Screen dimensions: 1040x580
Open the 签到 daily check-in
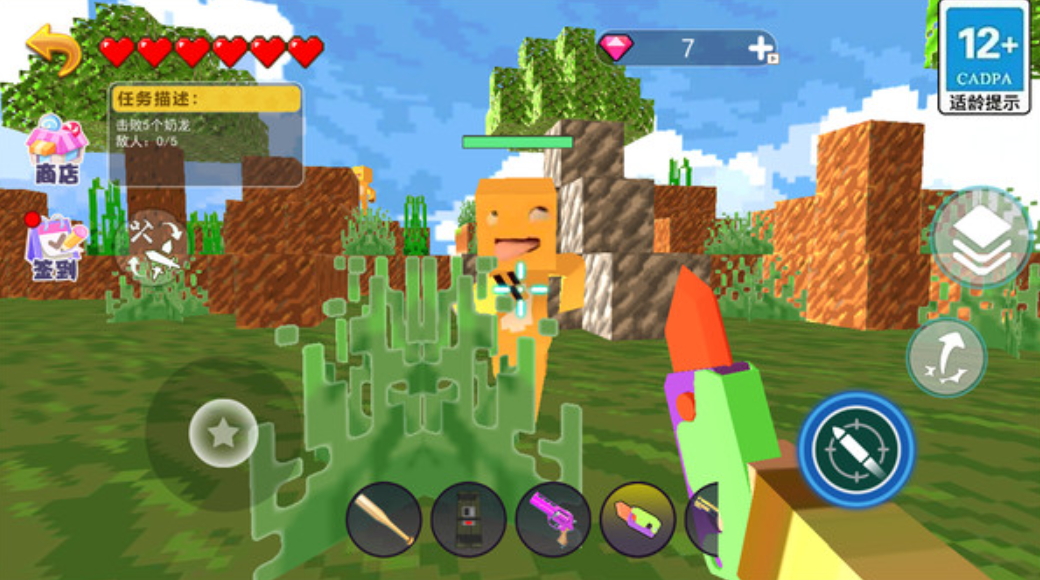coord(57,246)
